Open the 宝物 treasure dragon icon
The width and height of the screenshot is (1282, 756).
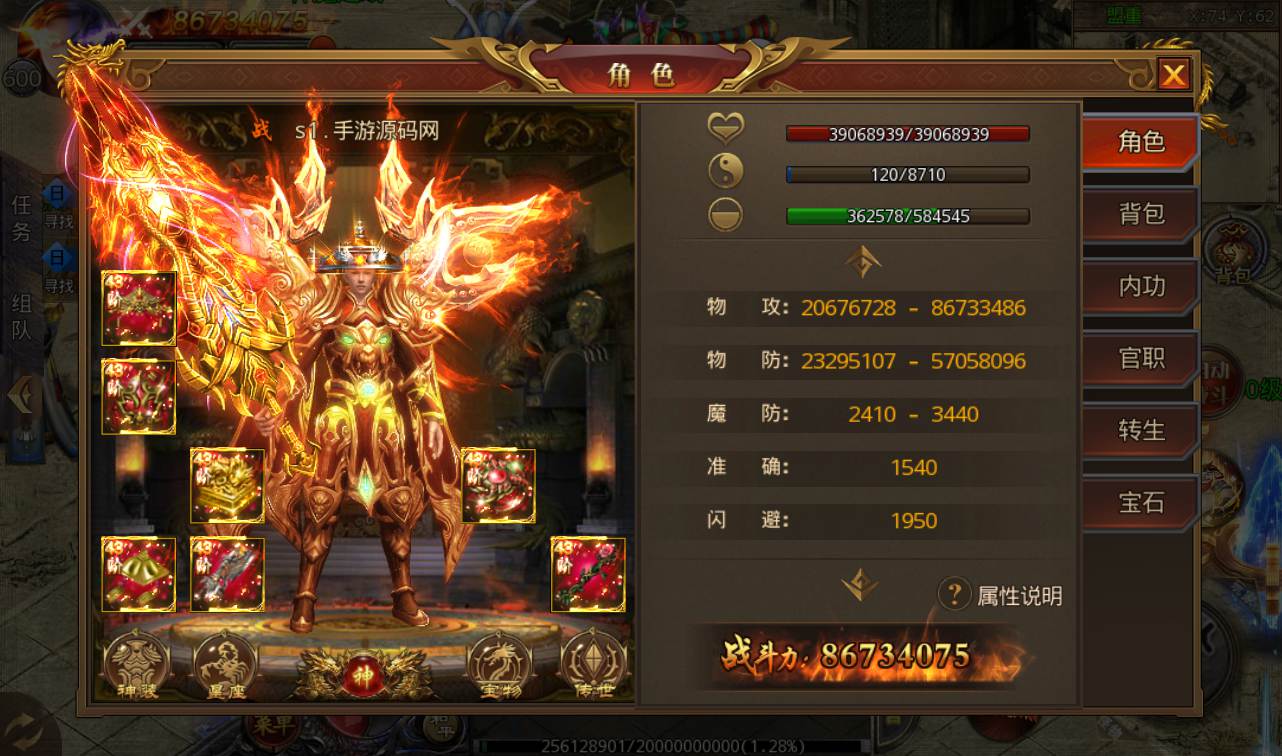tap(498, 665)
